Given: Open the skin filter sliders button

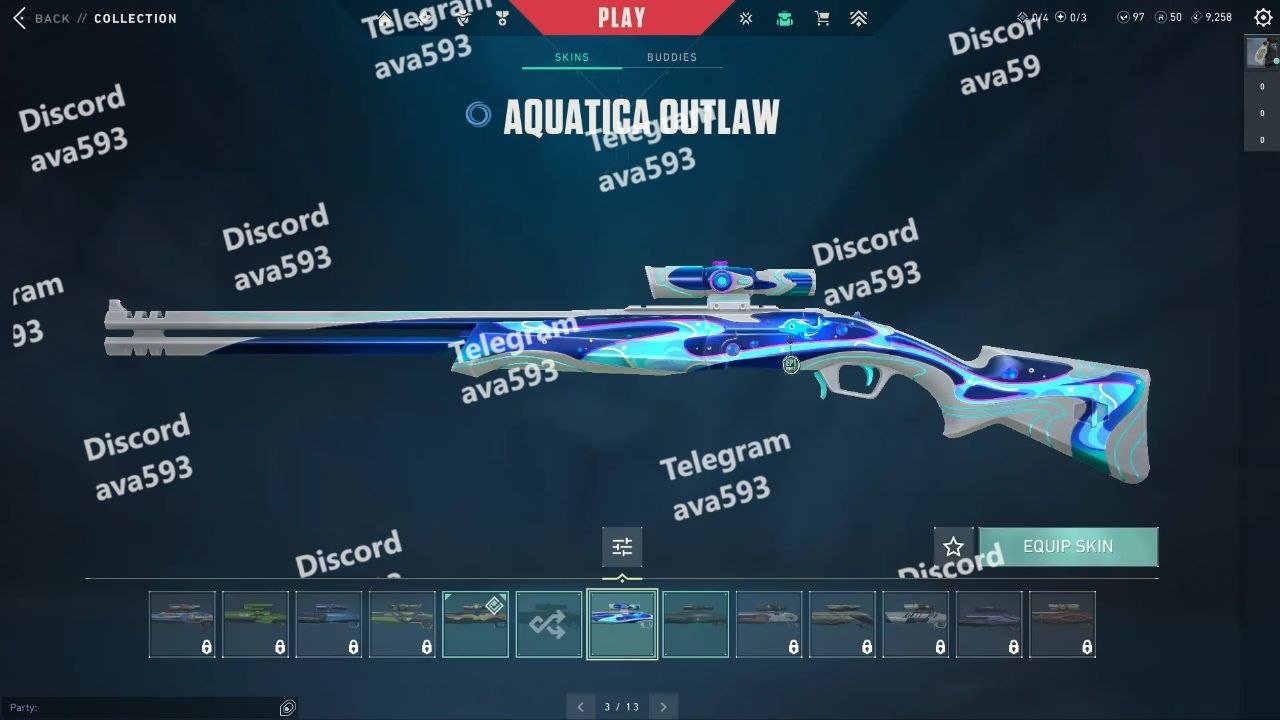Looking at the screenshot, I should point(622,547).
